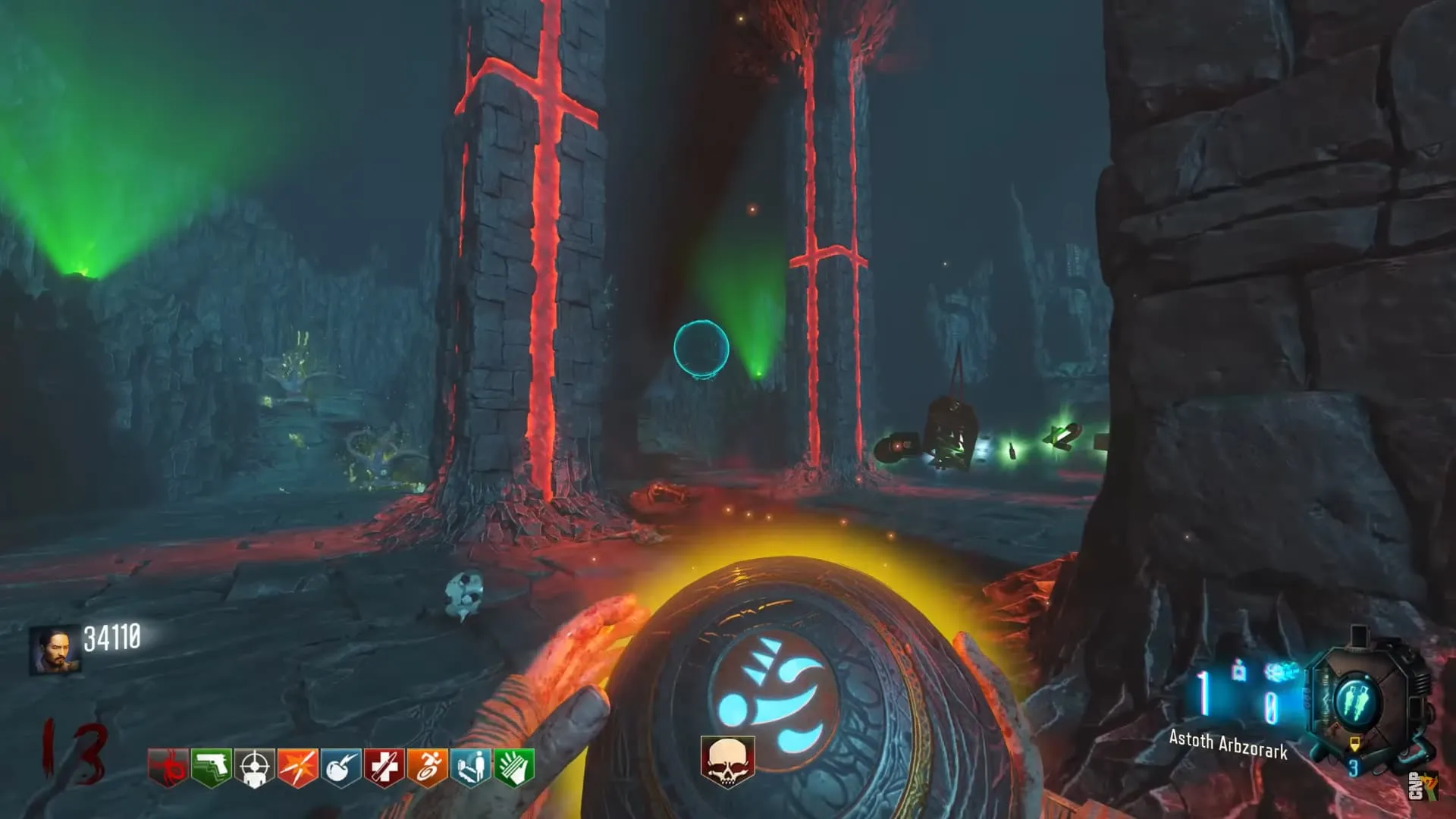
Task: Select the green pistol Mule Kick perk
Action: coord(212,768)
